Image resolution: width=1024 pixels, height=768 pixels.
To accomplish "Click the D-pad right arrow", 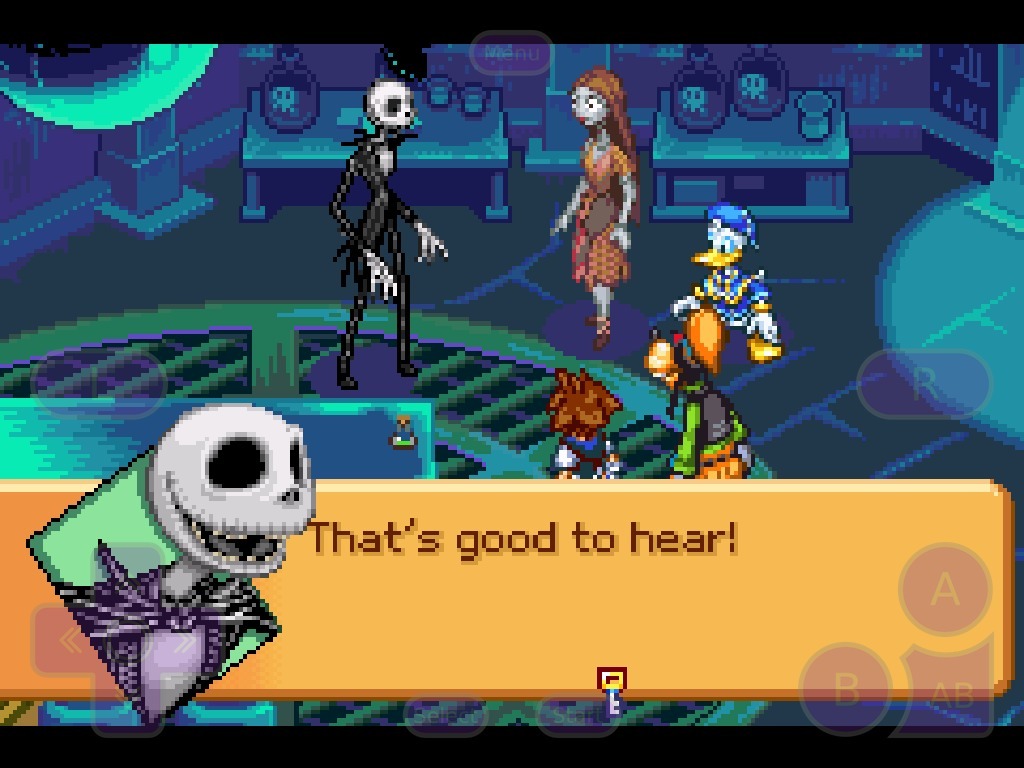I will tap(185, 642).
